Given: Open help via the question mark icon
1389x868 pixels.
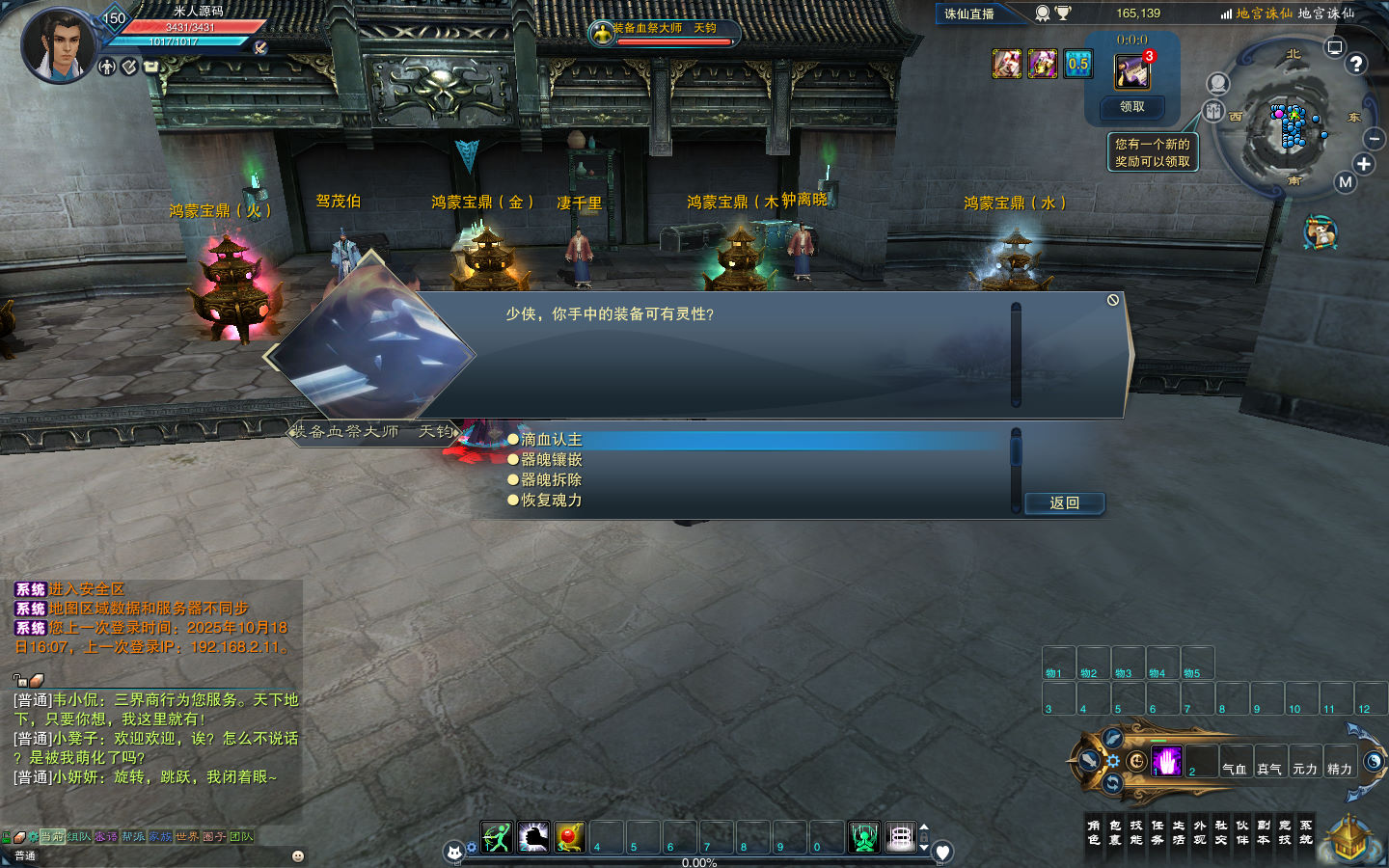Looking at the screenshot, I should tap(1356, 64).
